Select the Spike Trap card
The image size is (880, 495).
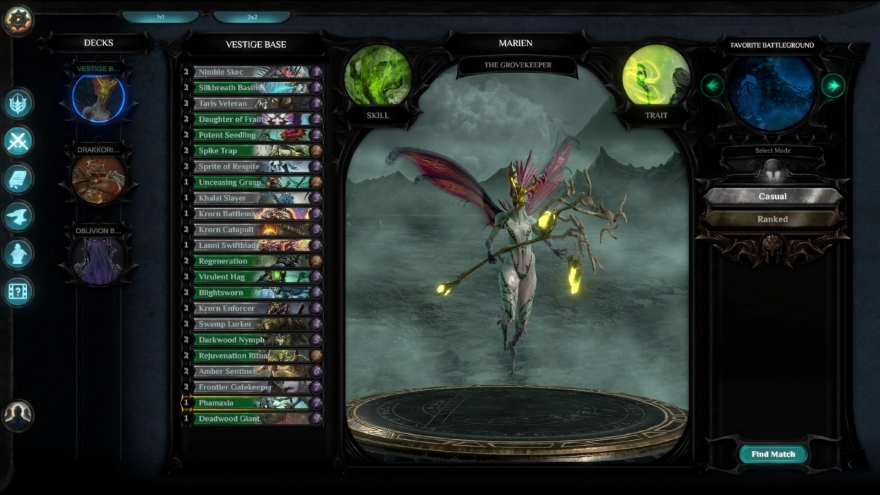click(252, 151)
